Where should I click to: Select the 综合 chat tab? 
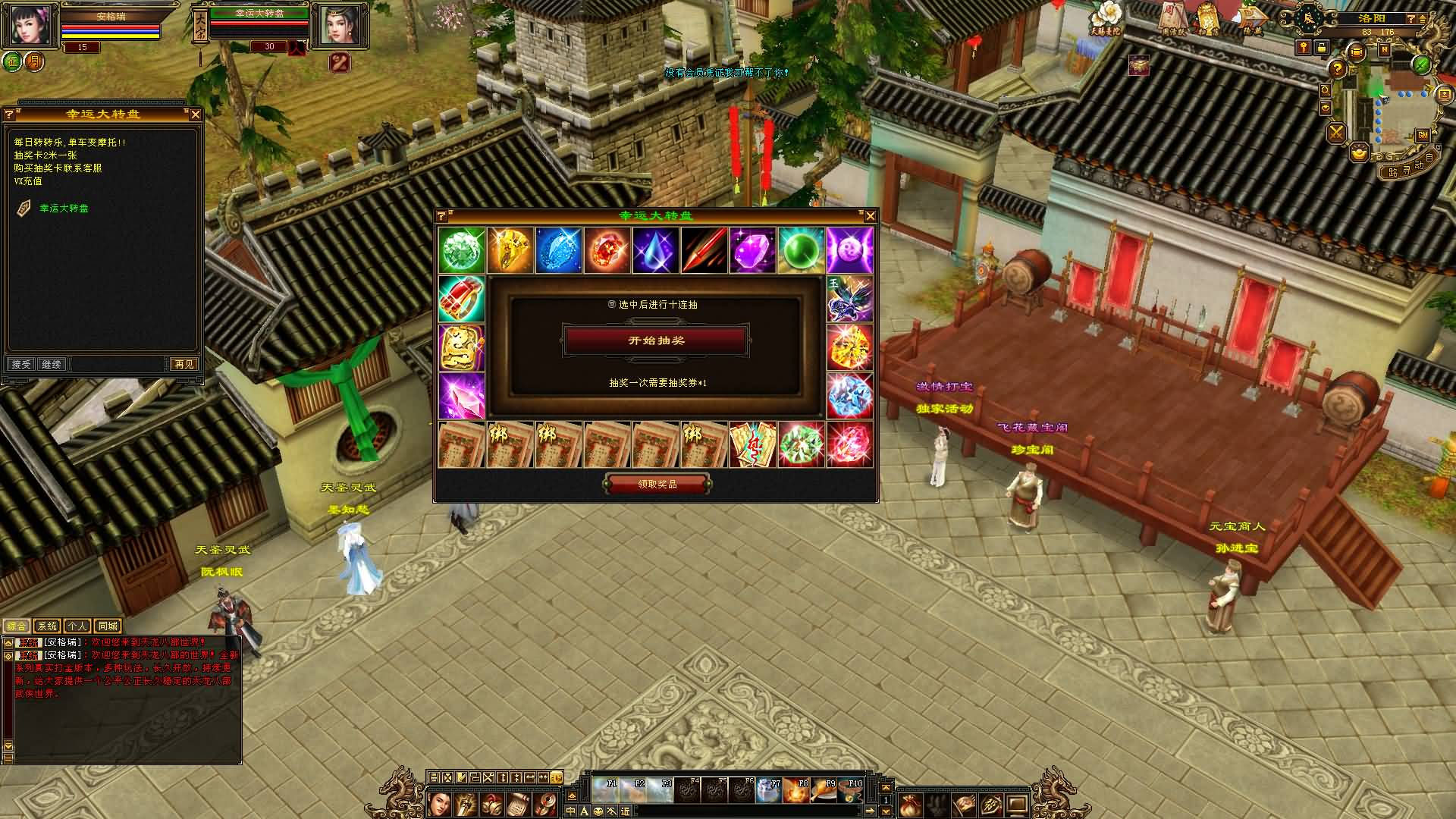pos(17,626)
